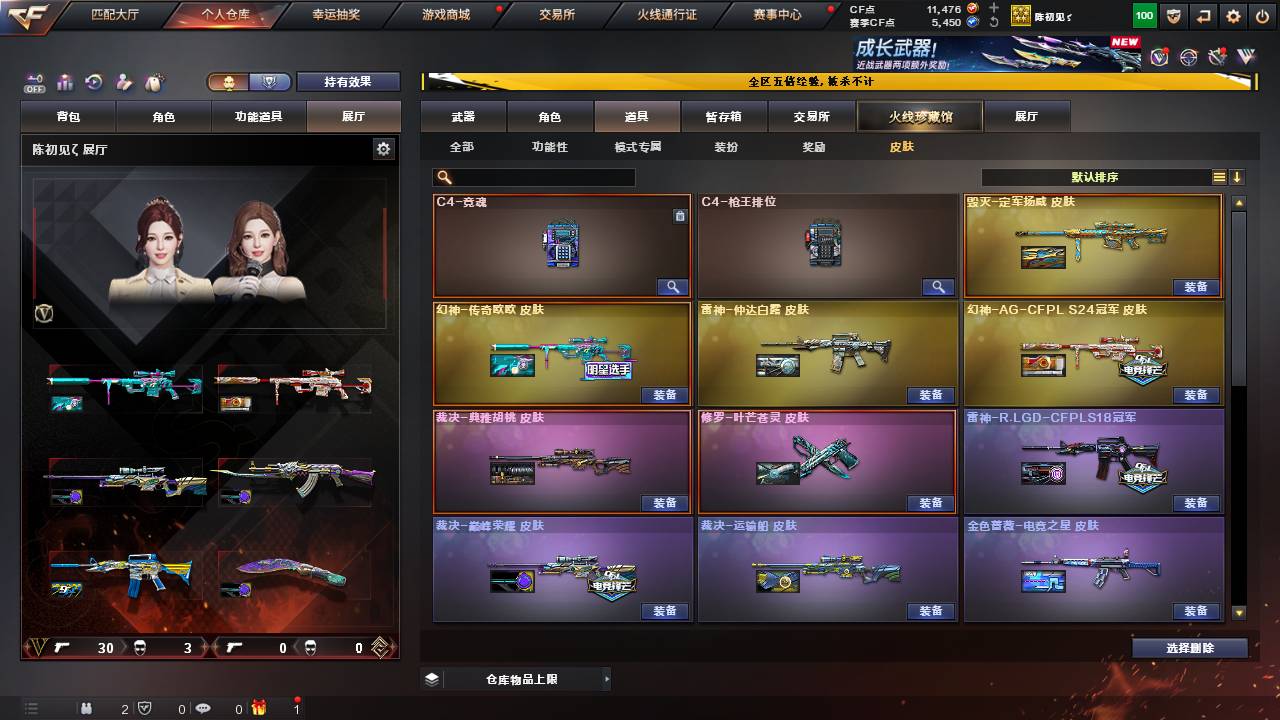Click the 选择删除 button at bottom-right
The width and height of the screenshot is (1280, 720).
[x=1190, y=648]
